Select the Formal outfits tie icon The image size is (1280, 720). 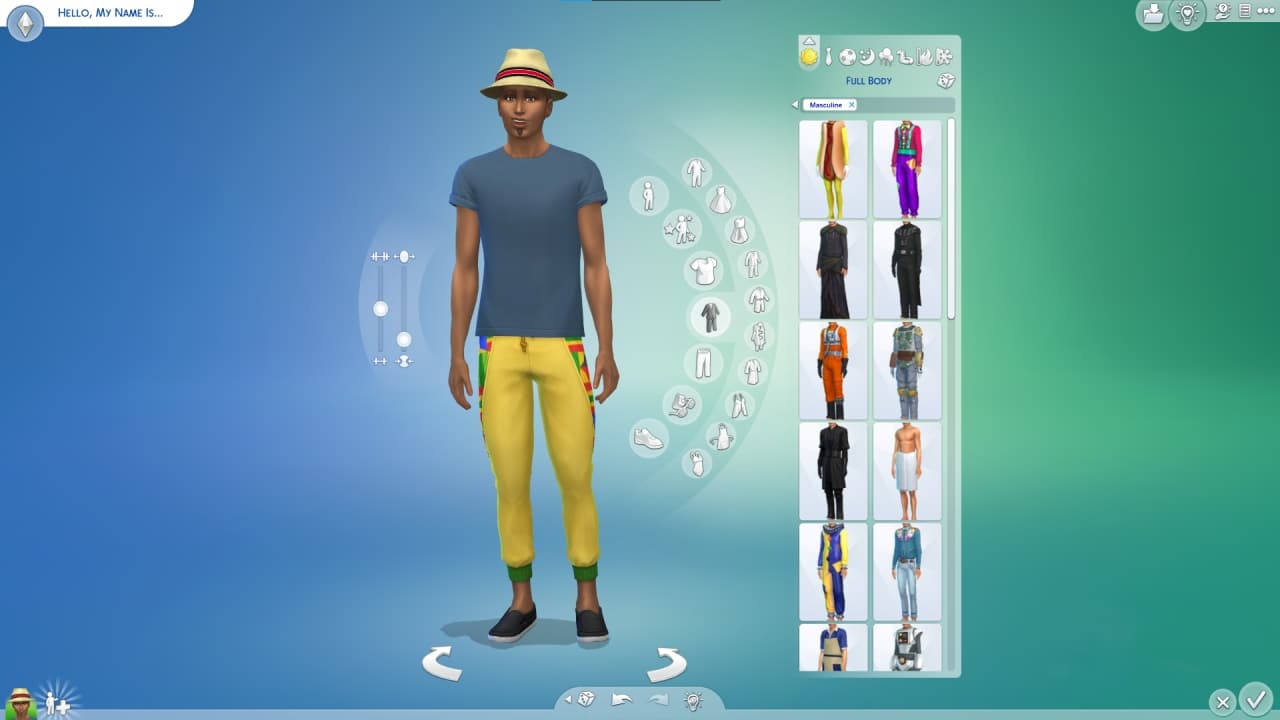[828, 57]
